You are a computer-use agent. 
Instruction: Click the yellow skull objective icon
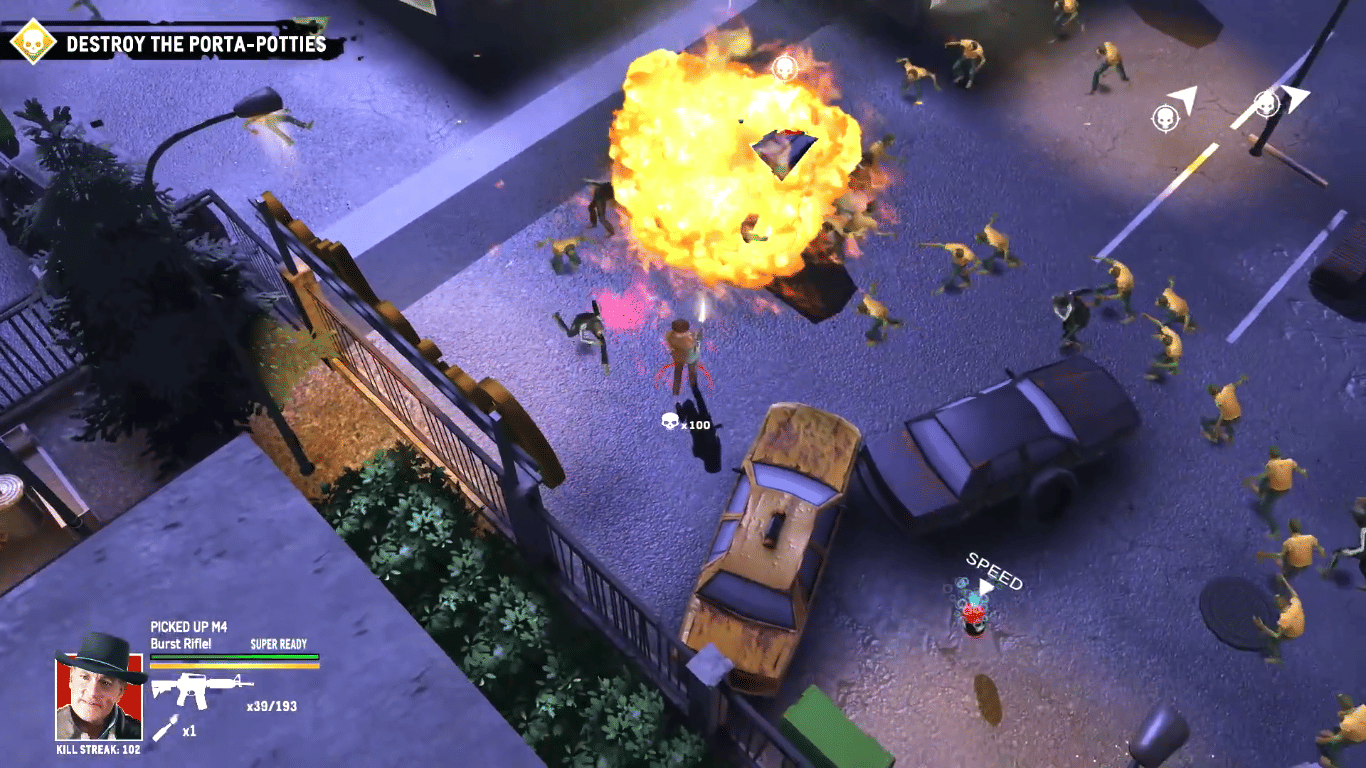tap(32, 43)
